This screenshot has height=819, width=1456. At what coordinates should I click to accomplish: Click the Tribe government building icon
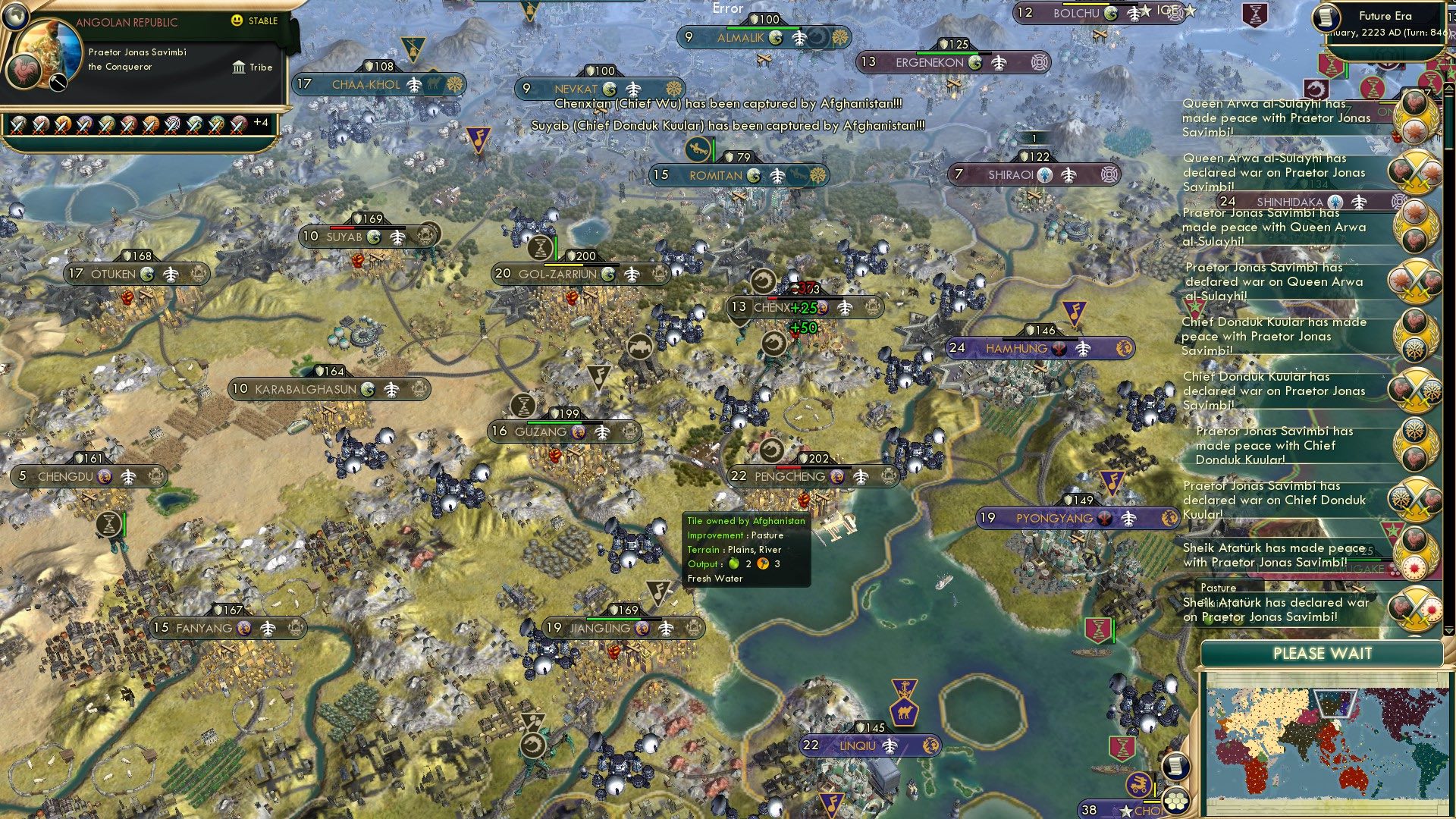(x=239, y=67)
